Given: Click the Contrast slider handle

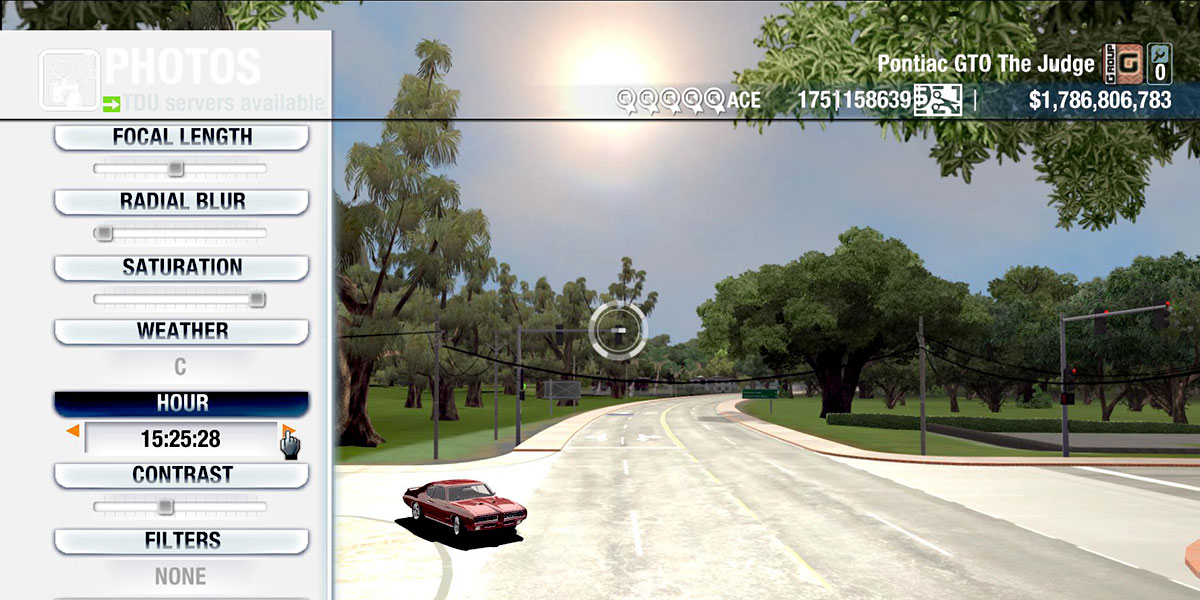Looking at the screenshot, I should (166, 507).
